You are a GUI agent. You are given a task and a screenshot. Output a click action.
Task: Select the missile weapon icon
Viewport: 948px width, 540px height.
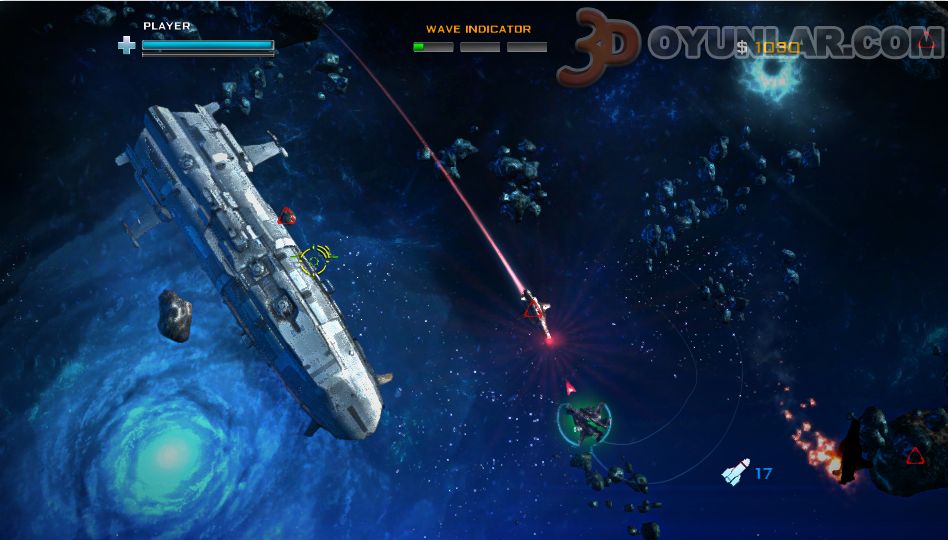pos(735,472)
